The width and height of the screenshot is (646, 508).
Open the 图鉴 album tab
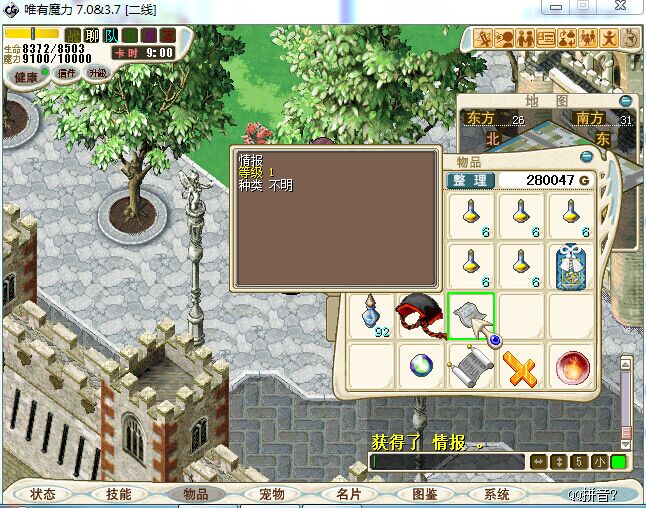coord(424,494)
